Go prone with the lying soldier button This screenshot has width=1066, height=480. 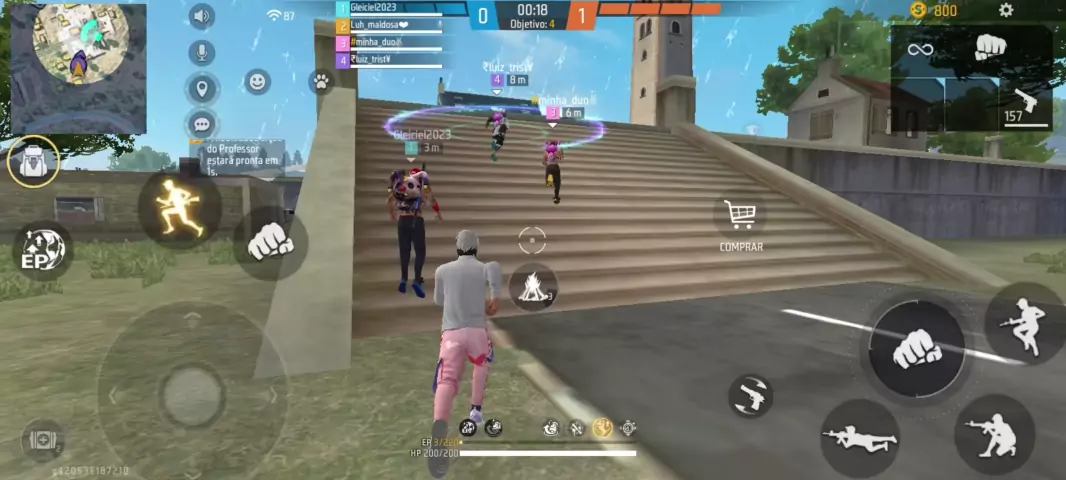tap(859, 438)
